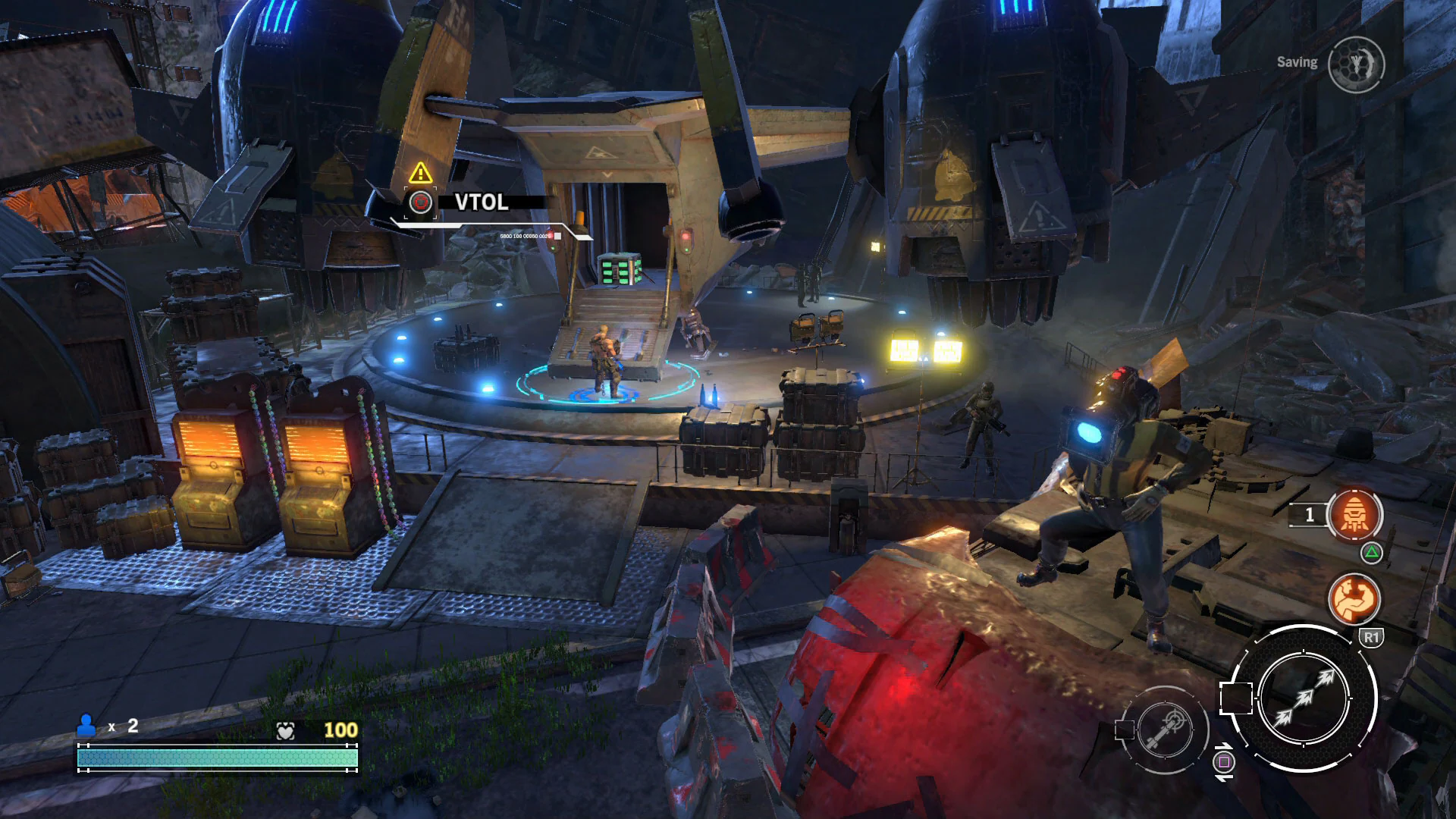Click the red target icon beside VTOL label
The height and width of the screenshot is (819, 1456).
pos(419,202)
